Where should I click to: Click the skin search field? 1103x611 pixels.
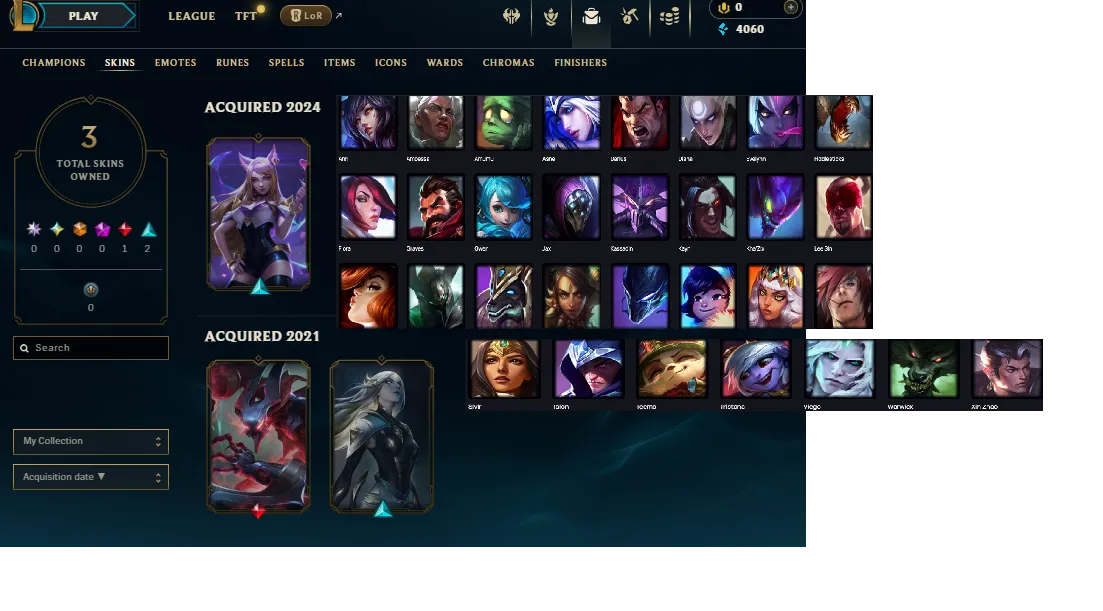click(x=91, y=348)
